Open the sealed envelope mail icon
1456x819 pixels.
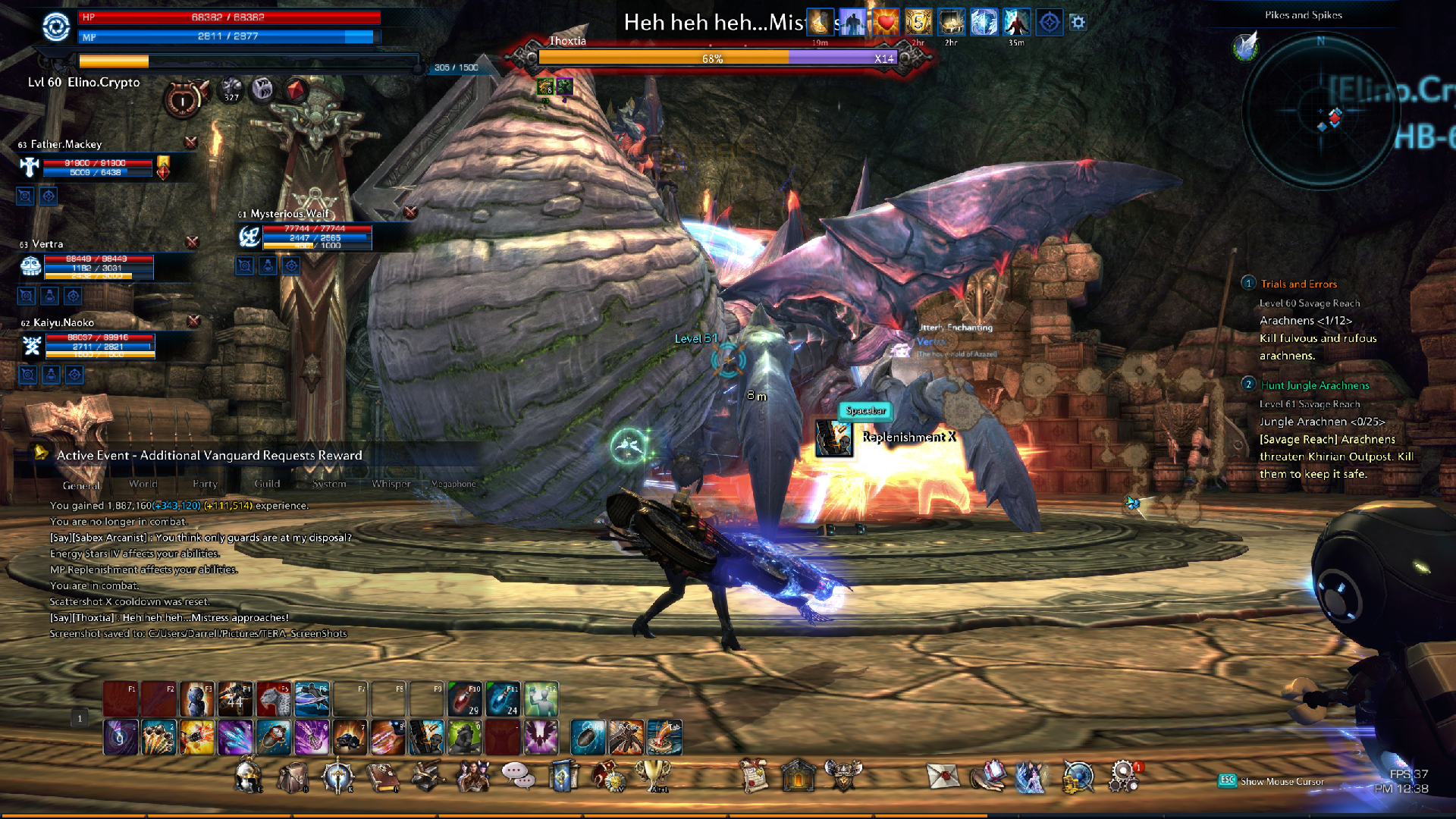click(x=943, y=777)
